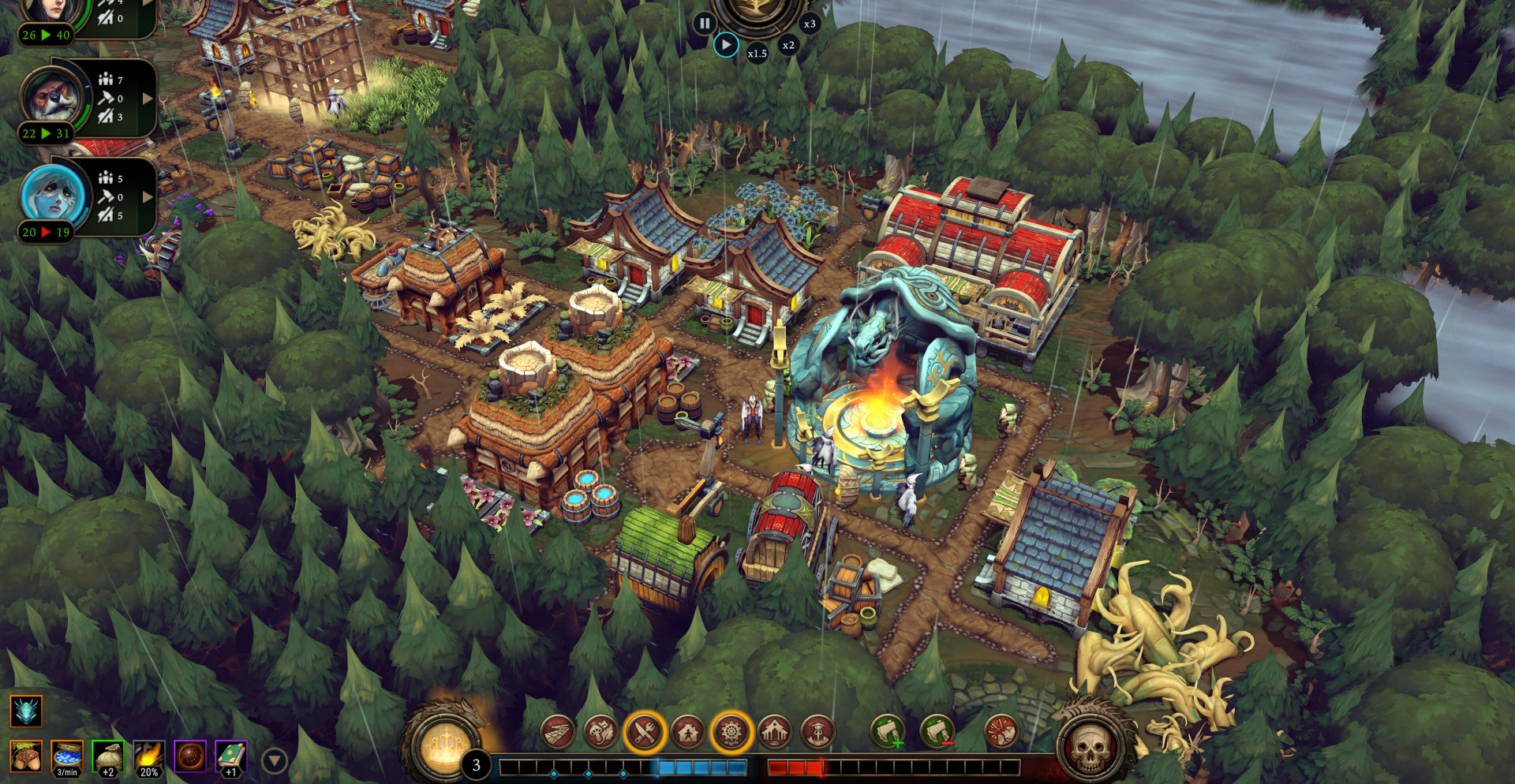Select the mark trees for cutting tool

coord(888,732)
